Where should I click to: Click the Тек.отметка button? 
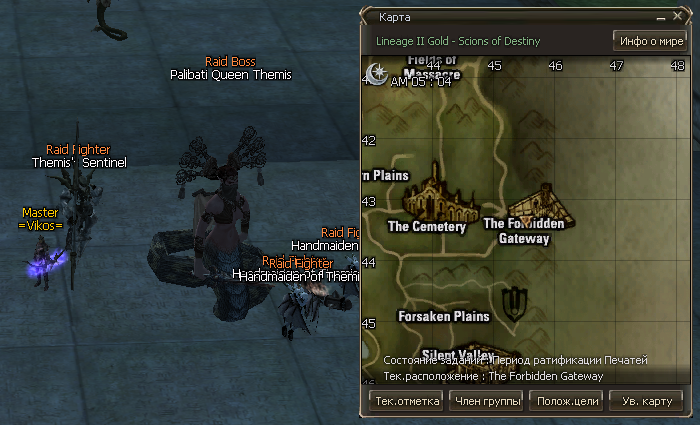click(x=406, y=401)
